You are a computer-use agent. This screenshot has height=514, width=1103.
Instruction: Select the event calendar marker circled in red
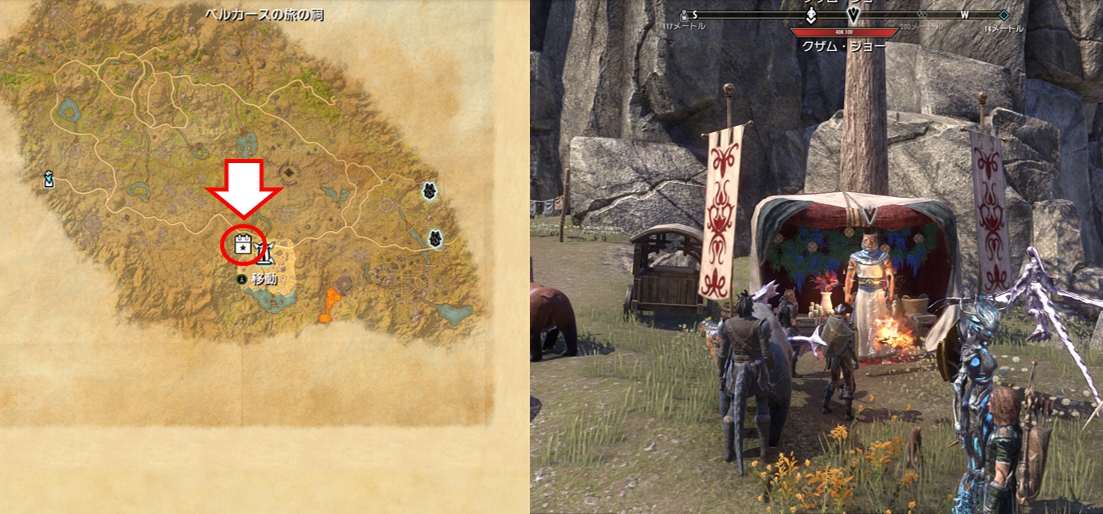pyautogui.click(x=241, y=243)
